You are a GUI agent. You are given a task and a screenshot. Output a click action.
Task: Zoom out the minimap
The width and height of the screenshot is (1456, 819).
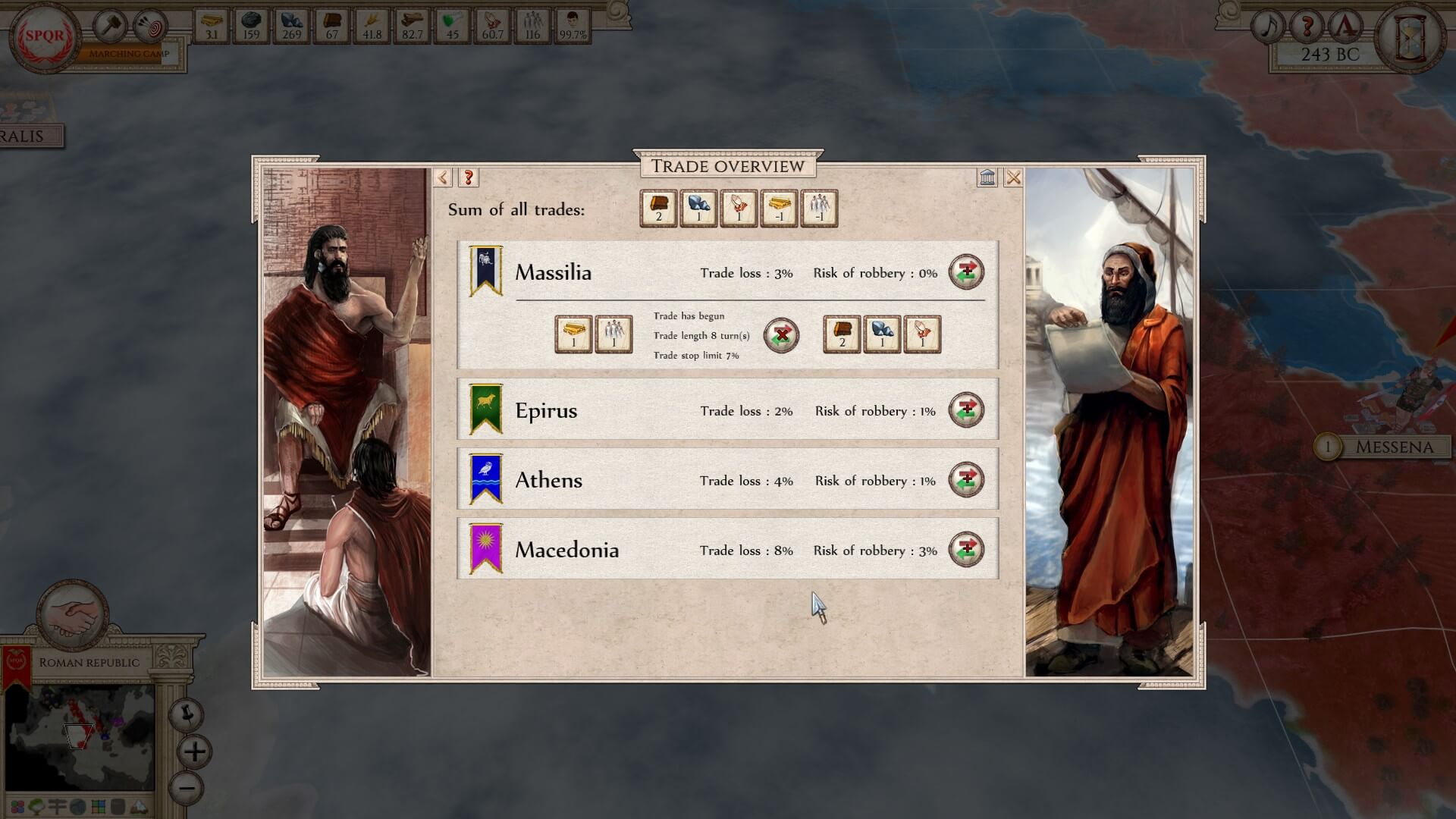[x=187, y=788]
